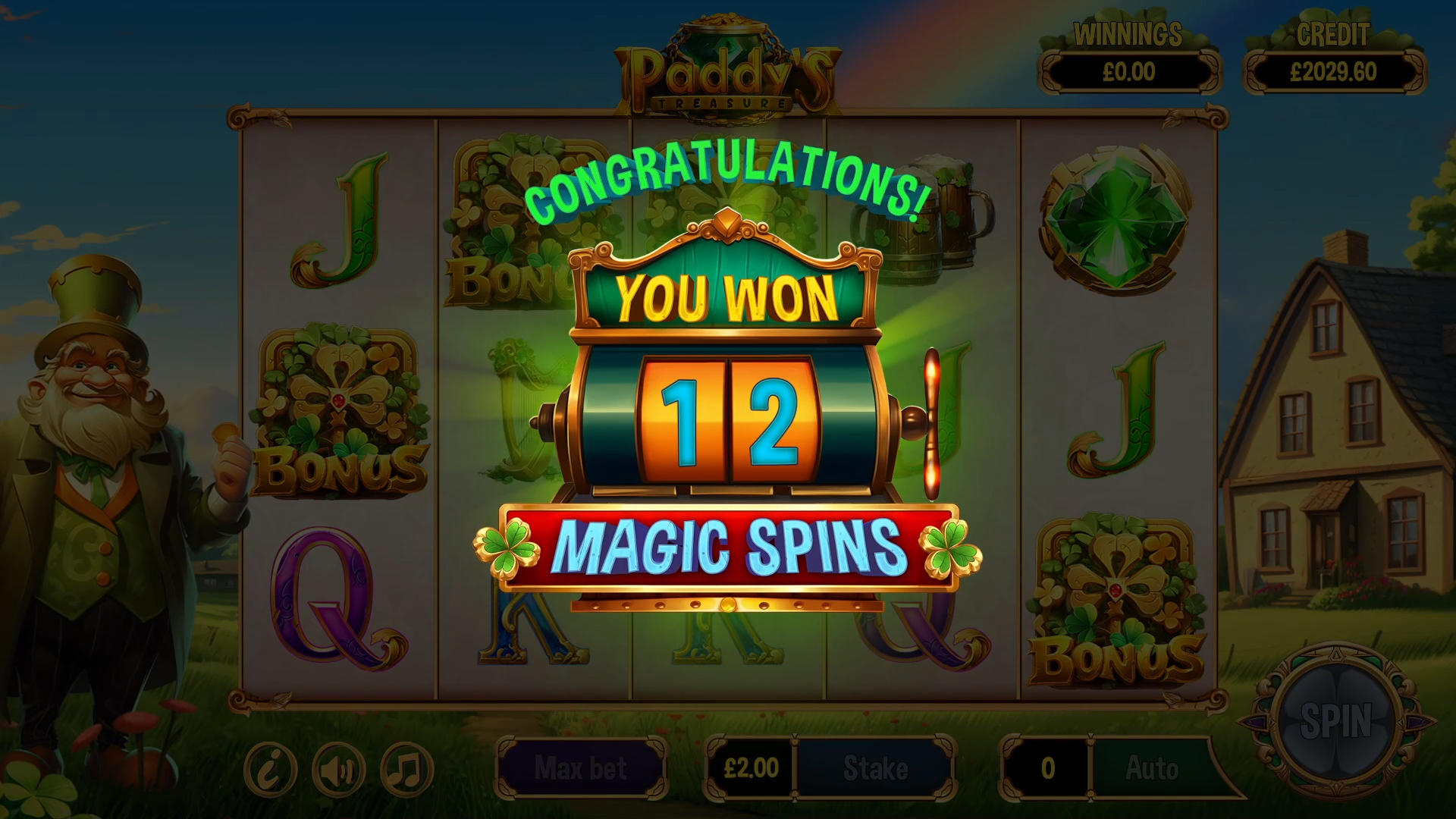Mute the sound effects via speaker icon
Screen dimensions: 1456x819
(339, 768)
